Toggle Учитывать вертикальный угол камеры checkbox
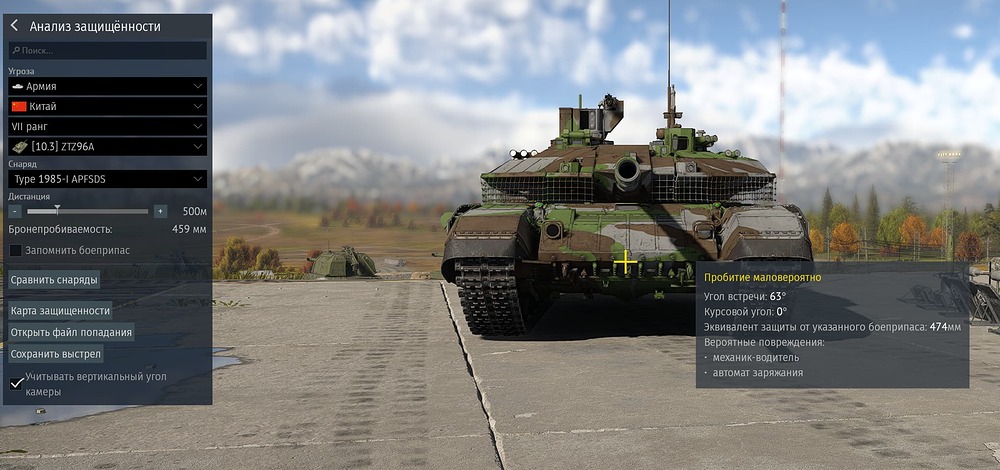 tap(16, 383)
